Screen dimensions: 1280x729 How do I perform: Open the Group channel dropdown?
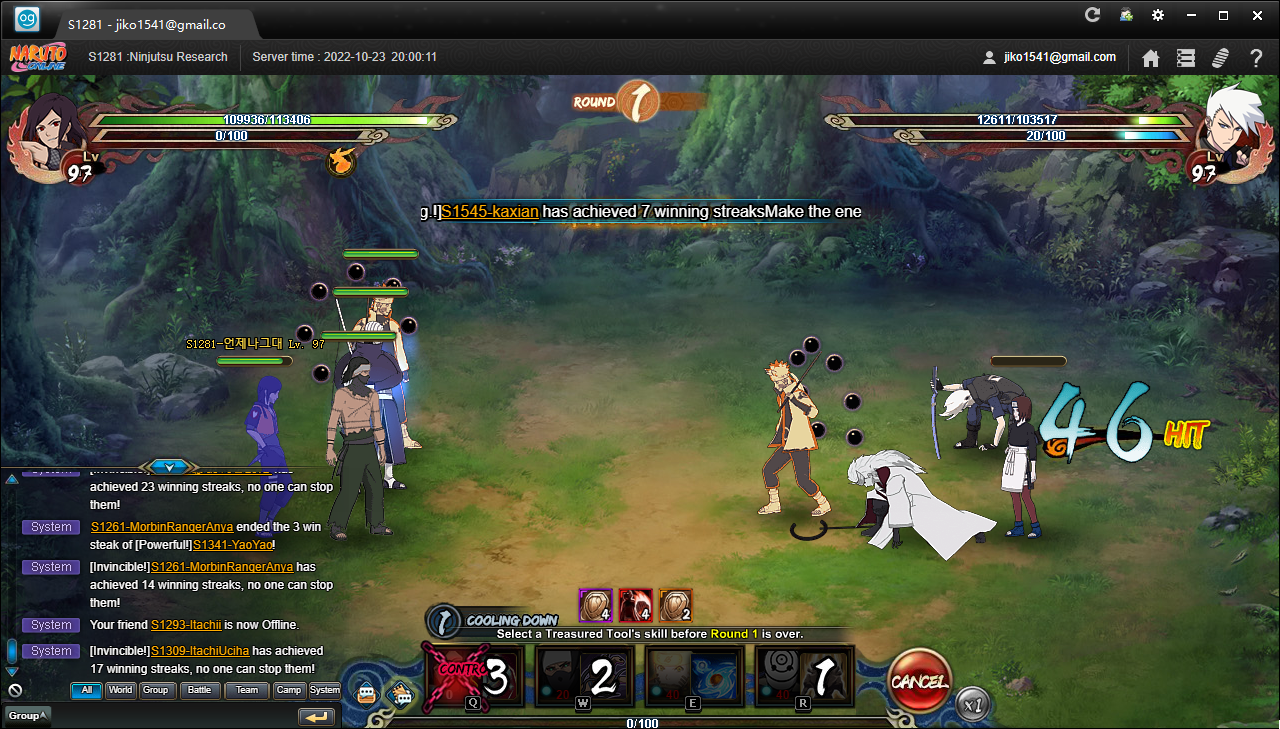tap(27, 715)
